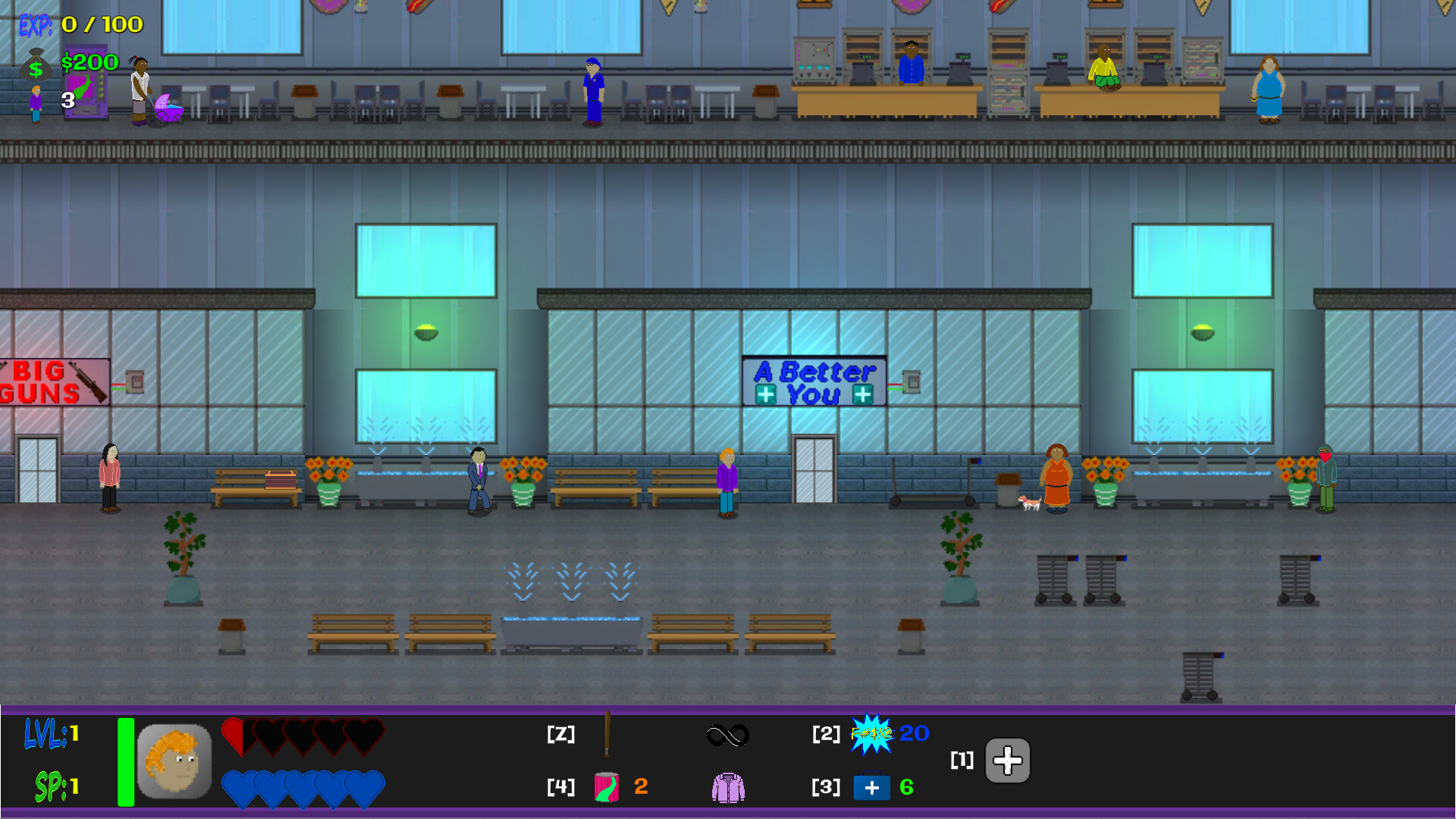Screen dimensions: 1456x819
Task: Click the character portrait in the HUD
Action: point(174,761)
